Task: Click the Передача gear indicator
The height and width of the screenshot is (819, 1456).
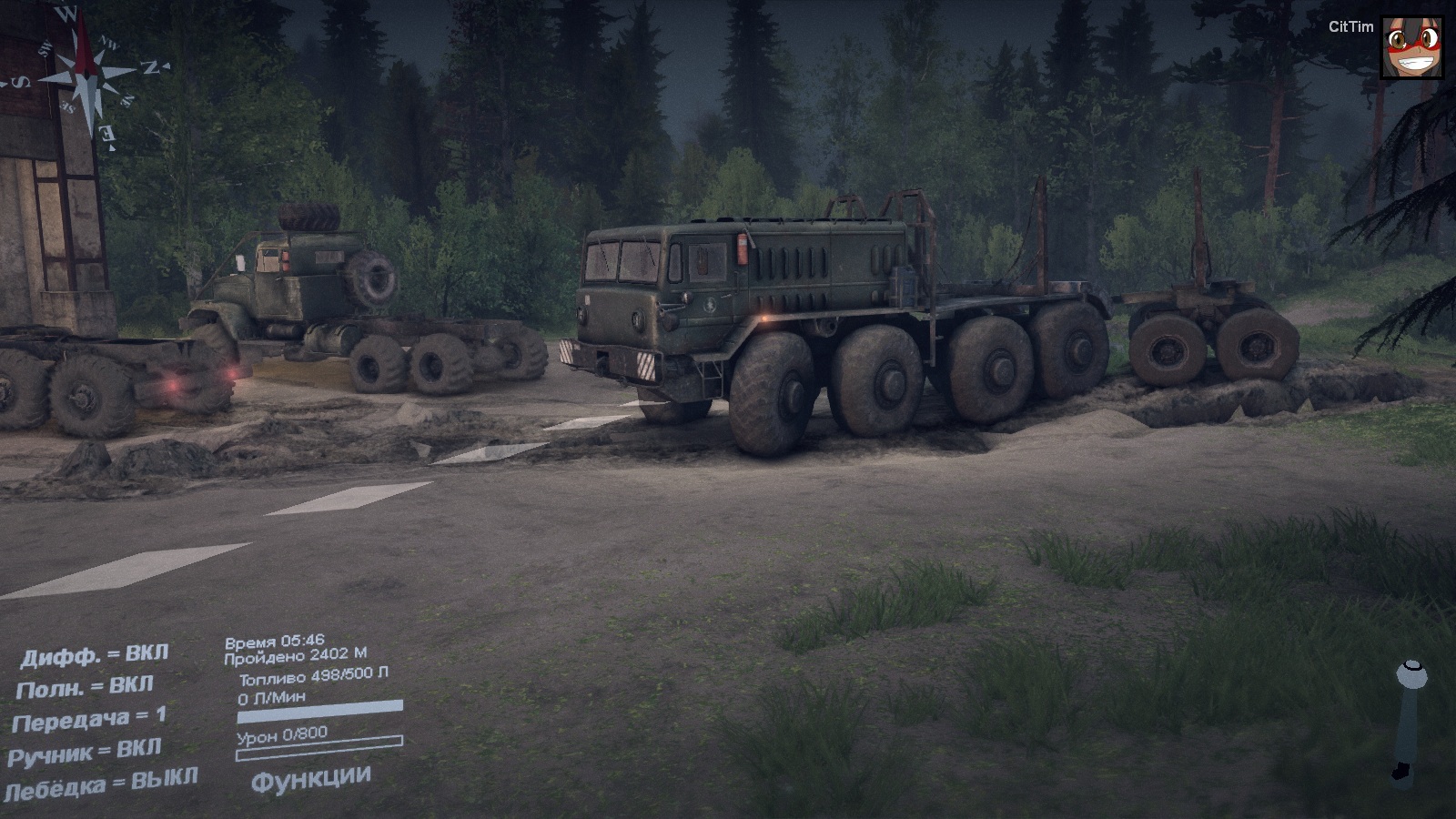Action: 89,720
